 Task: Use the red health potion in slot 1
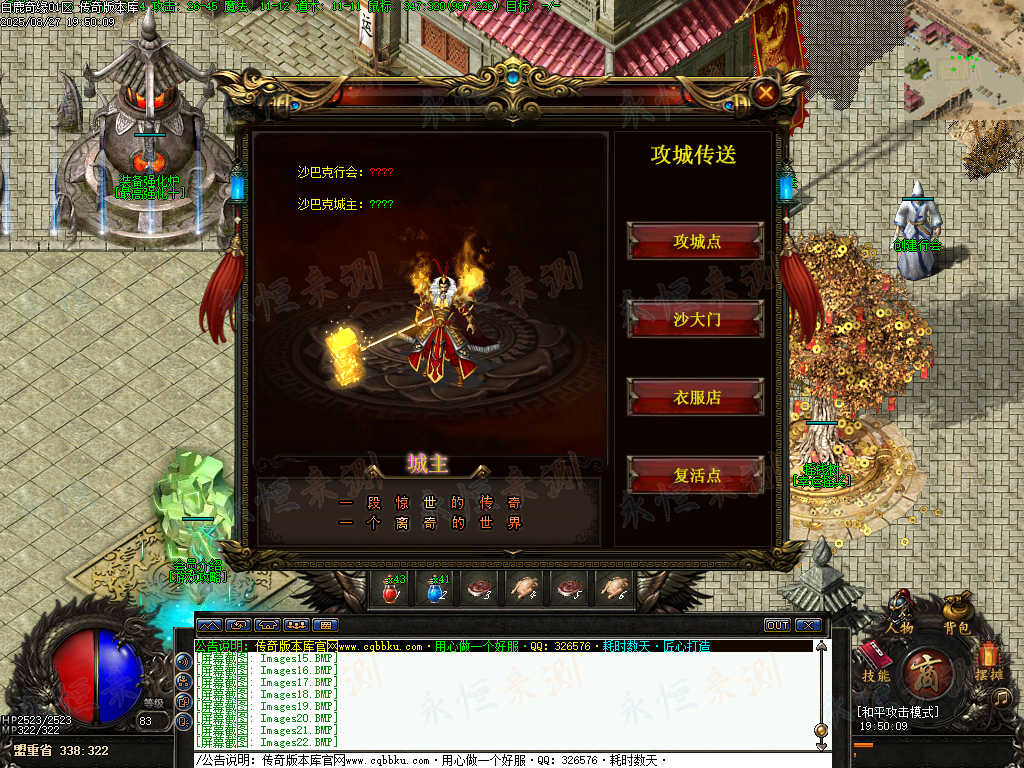tap(391, 590)
